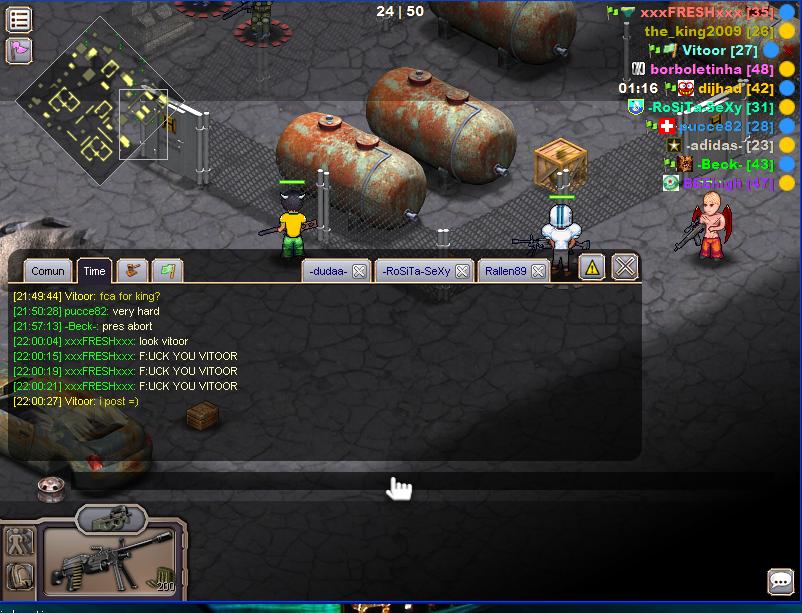Switch to the Comun chat tab

pos(48,270)
